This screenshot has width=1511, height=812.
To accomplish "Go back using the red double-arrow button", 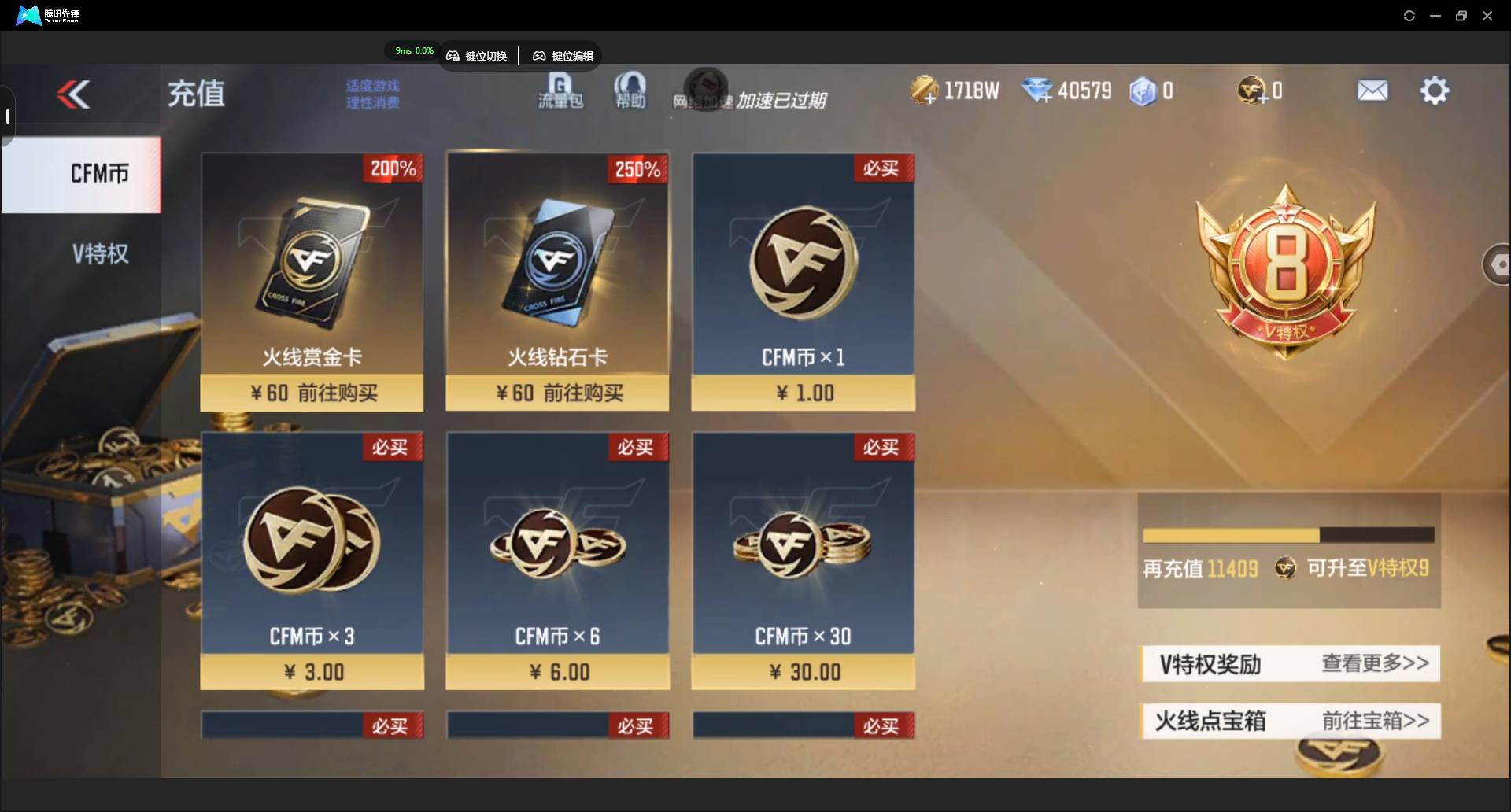I will click(x=73, y=94).
